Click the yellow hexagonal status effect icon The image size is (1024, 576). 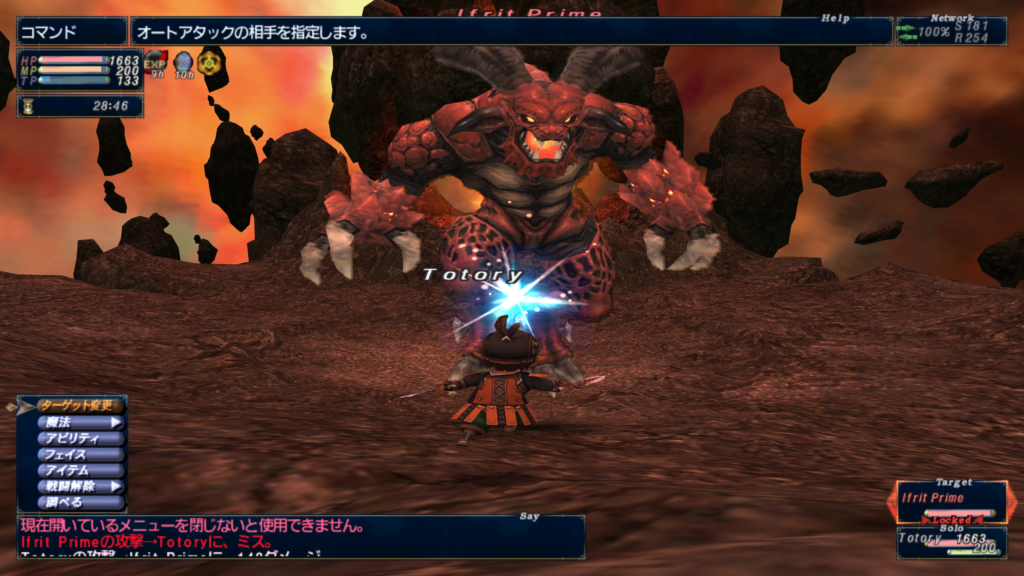[x=208, y=63]
